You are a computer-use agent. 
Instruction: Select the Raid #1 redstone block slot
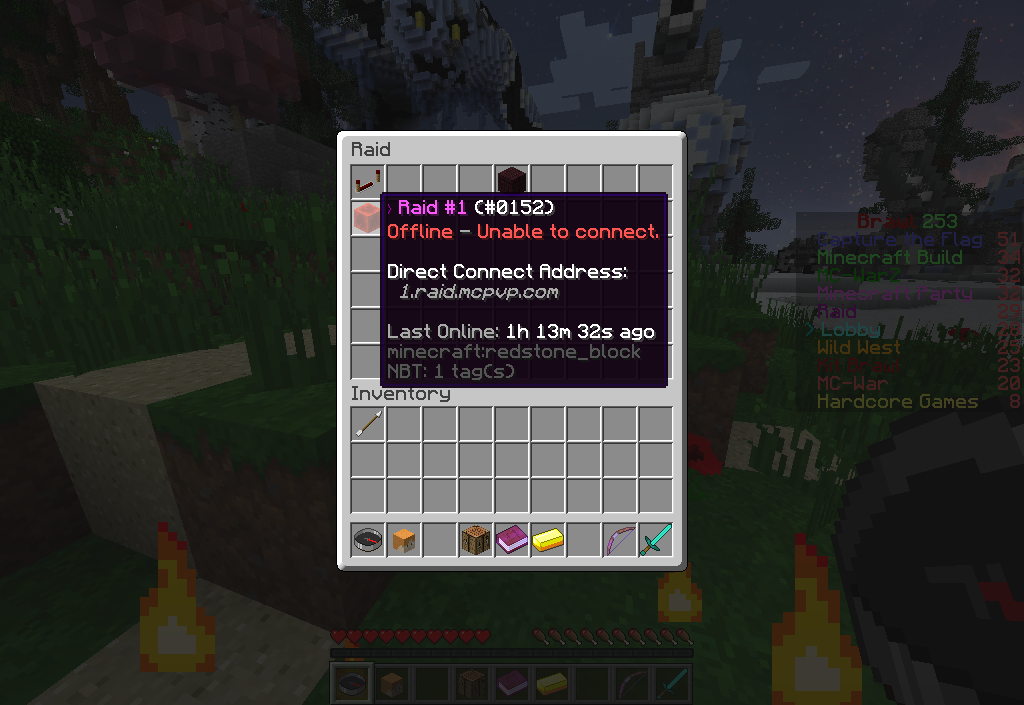[x=367, y=218]
